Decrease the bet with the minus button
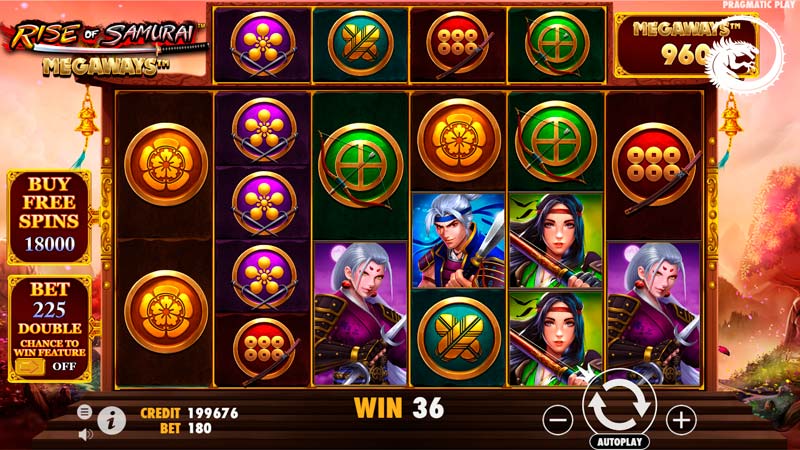This screenshot has height=450, width=800. 556,417
